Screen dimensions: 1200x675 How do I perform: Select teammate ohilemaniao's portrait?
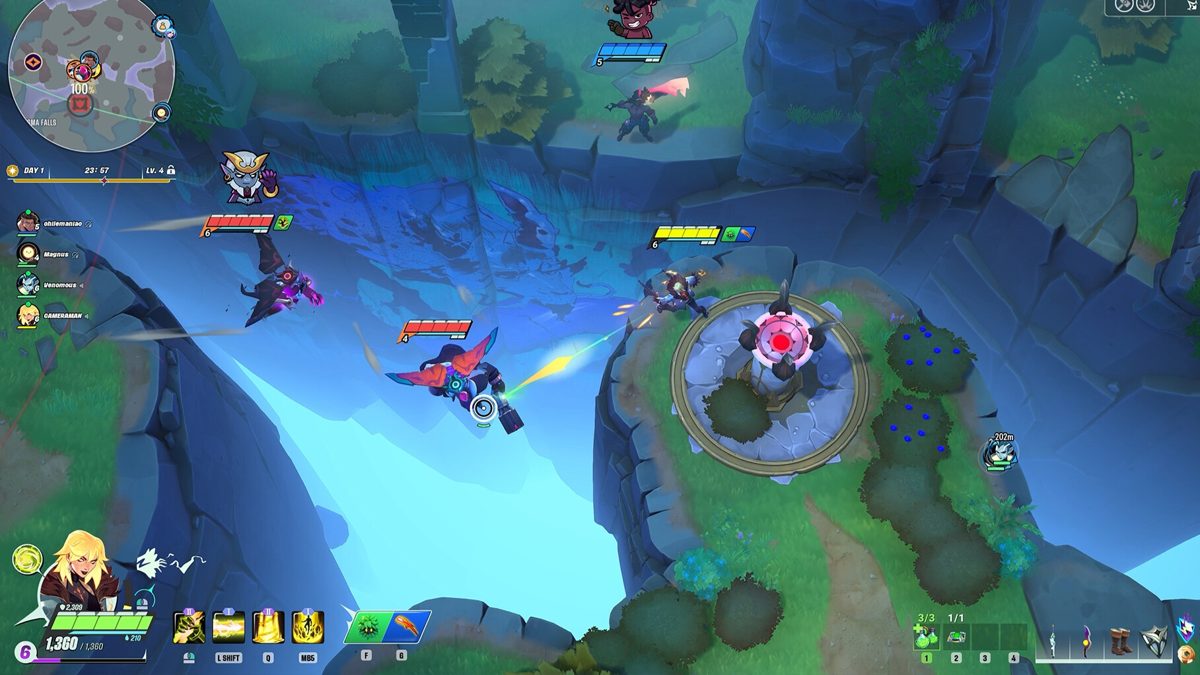click(x=27, y=223)
